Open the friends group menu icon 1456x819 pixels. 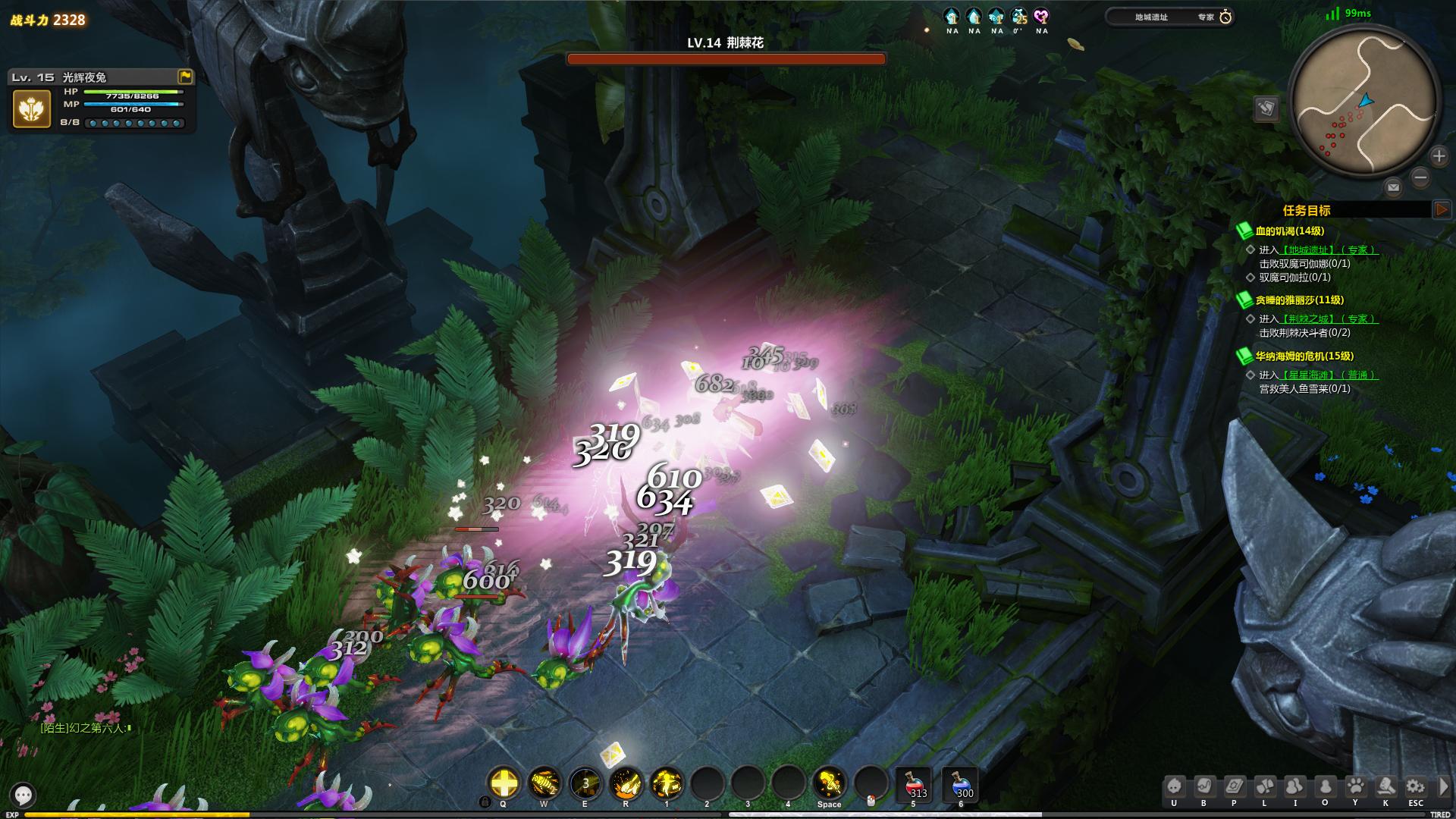(x=1294, y=786)
